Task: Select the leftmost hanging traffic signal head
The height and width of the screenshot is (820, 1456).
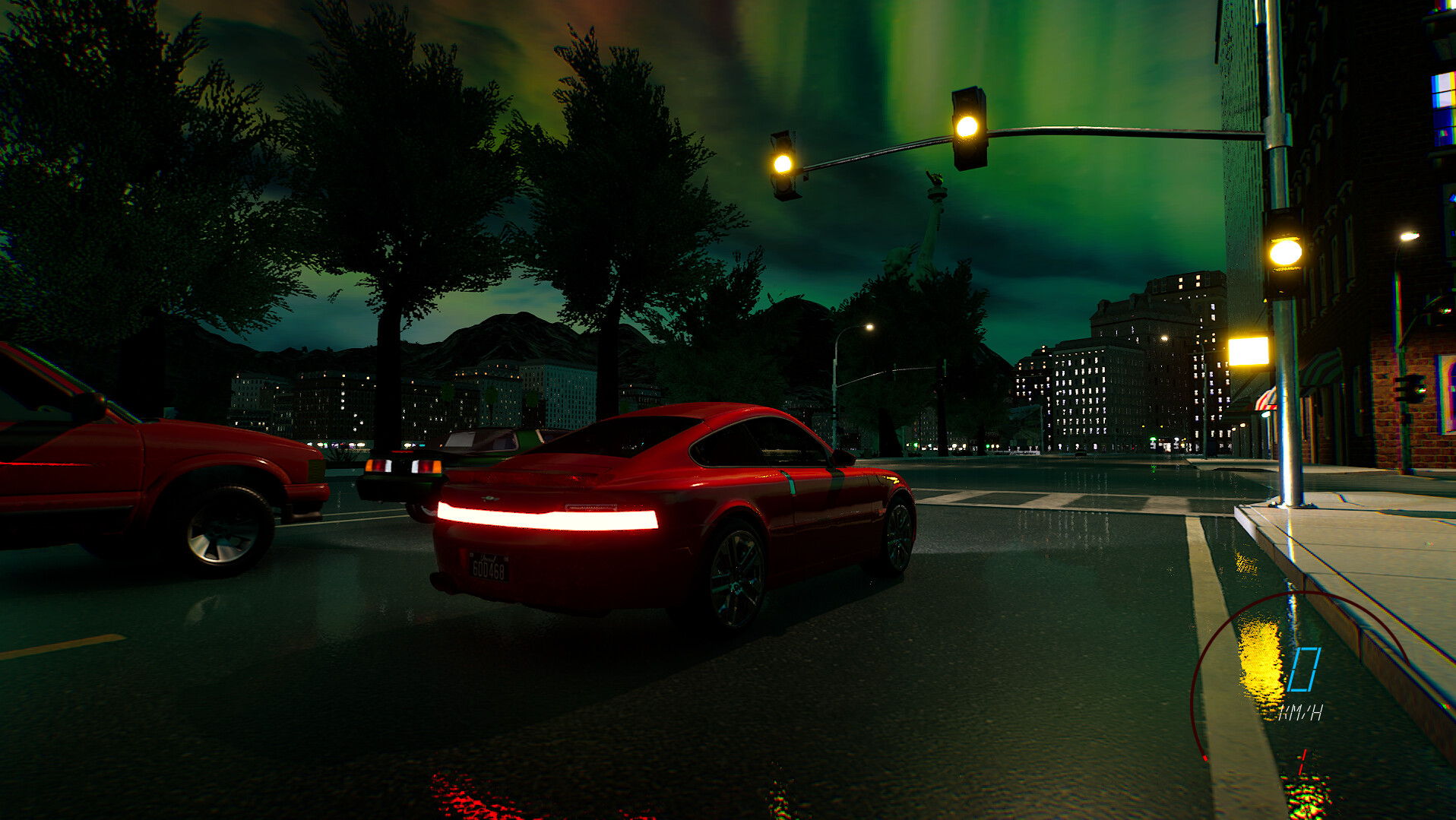Action: (784, 163)
